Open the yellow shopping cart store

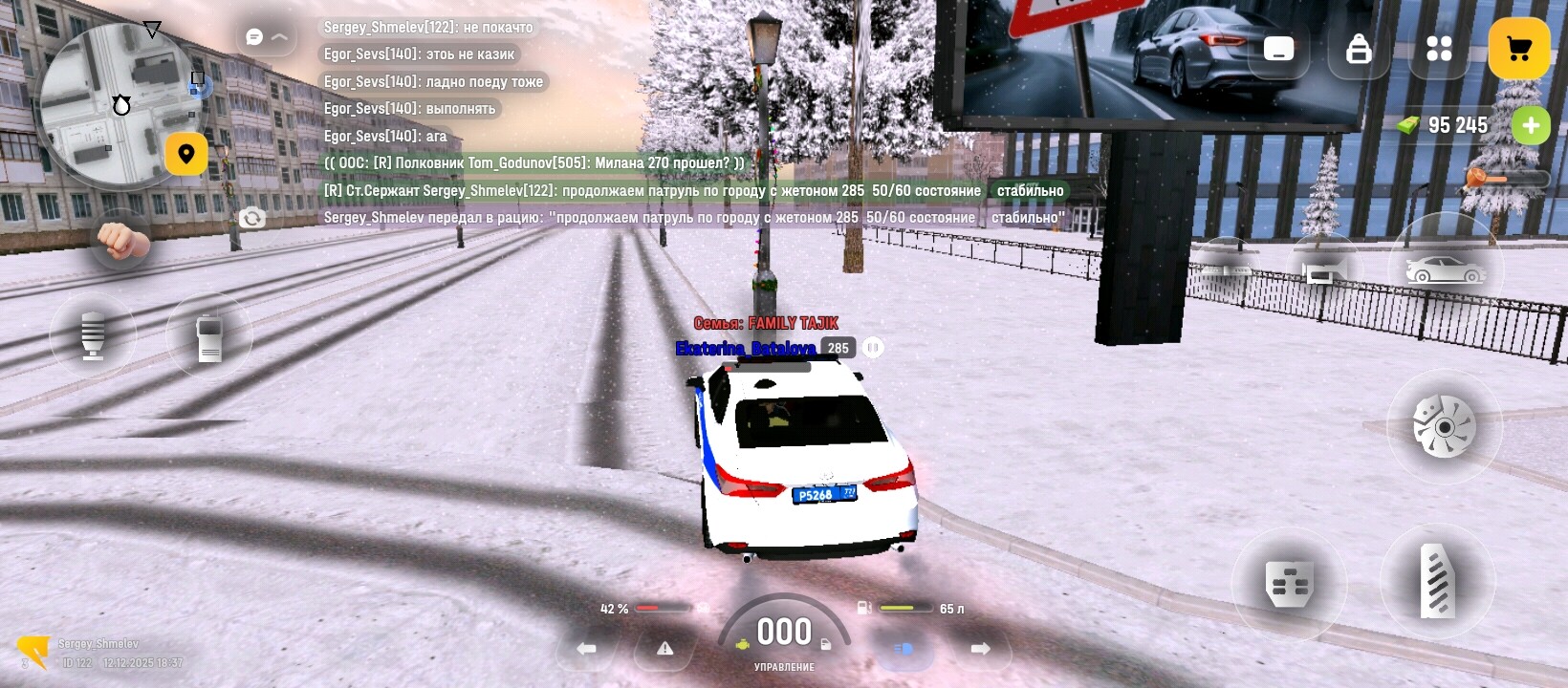1518,49
